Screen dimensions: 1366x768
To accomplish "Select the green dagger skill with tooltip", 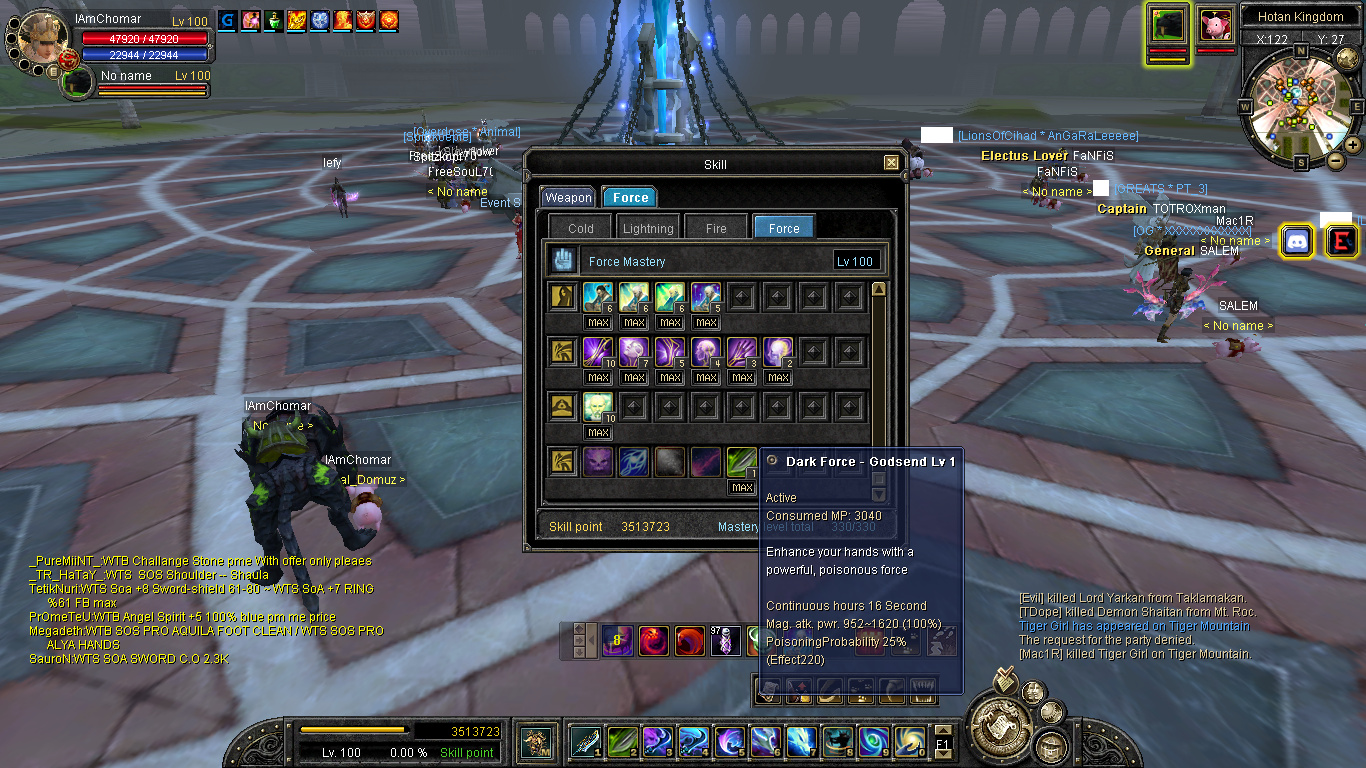I will [741, 462].
